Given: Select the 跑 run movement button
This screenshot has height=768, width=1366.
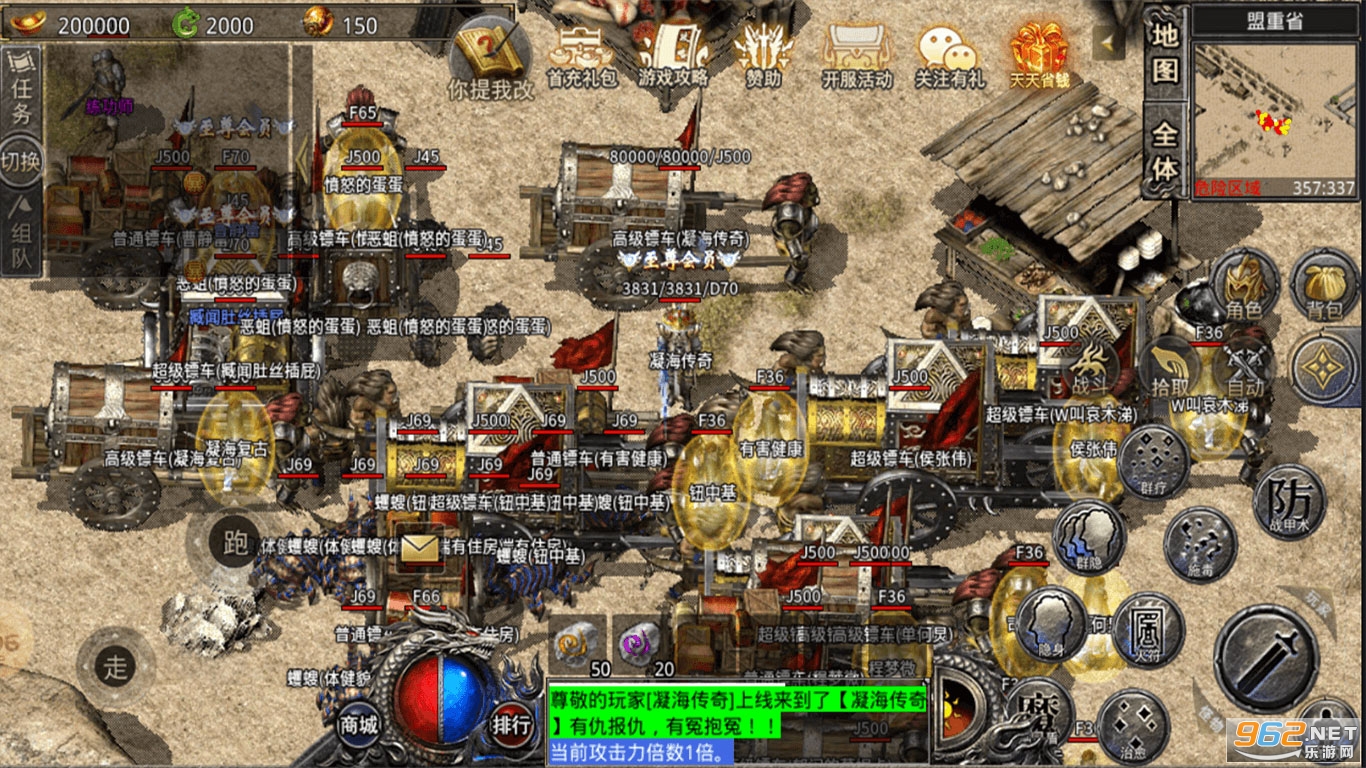Looking at the screenshot, I should [x=236, y=543].
